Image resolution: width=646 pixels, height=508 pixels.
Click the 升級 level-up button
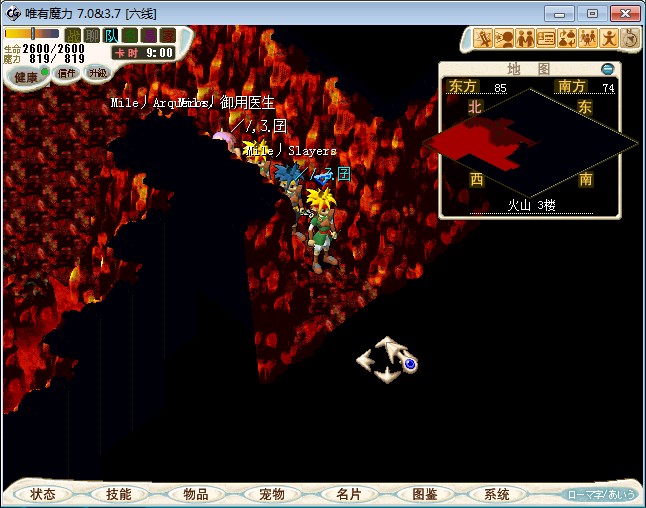(x=97, y=73)
